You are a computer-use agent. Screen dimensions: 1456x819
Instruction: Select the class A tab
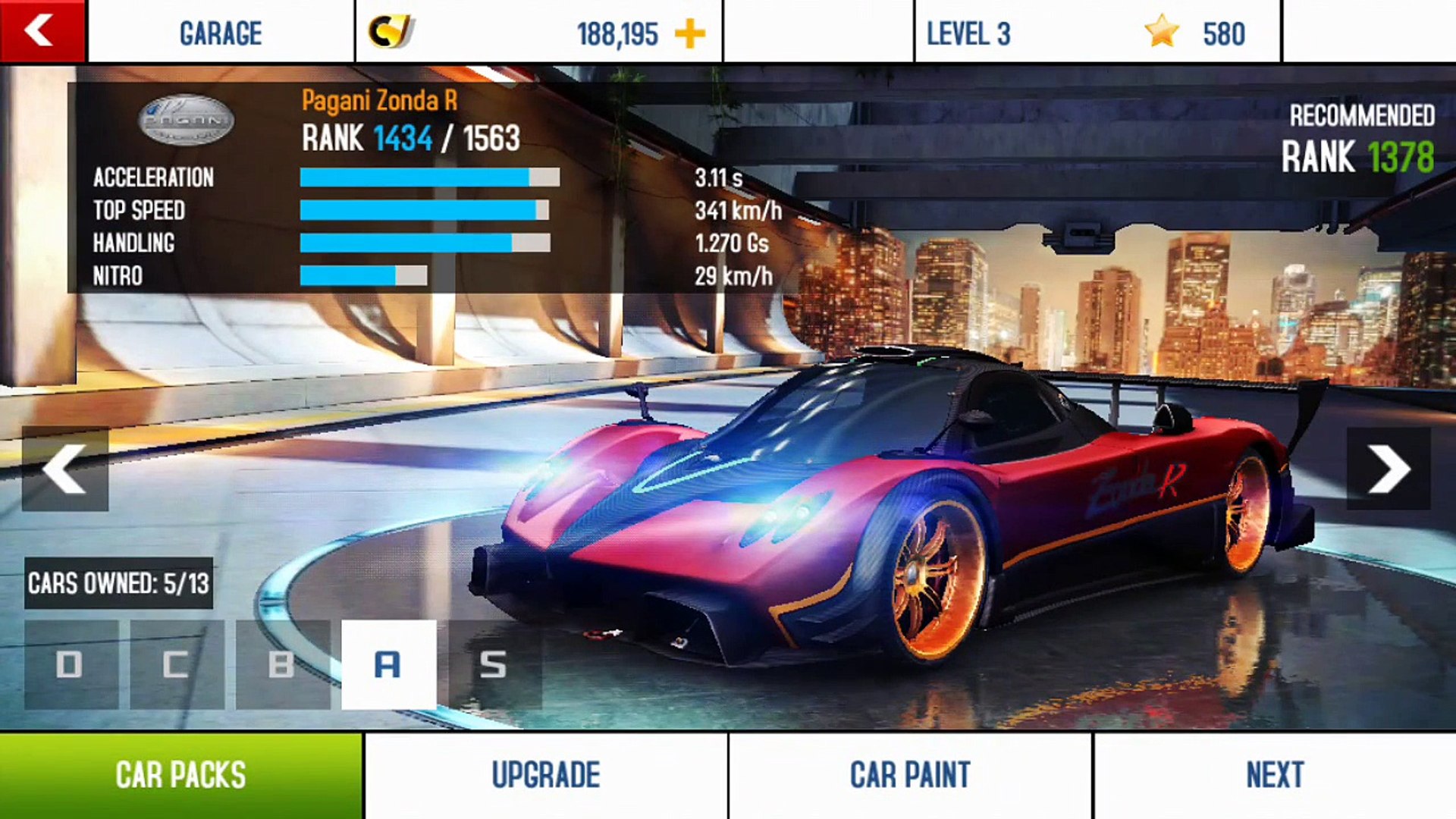(x=388, y=664)
